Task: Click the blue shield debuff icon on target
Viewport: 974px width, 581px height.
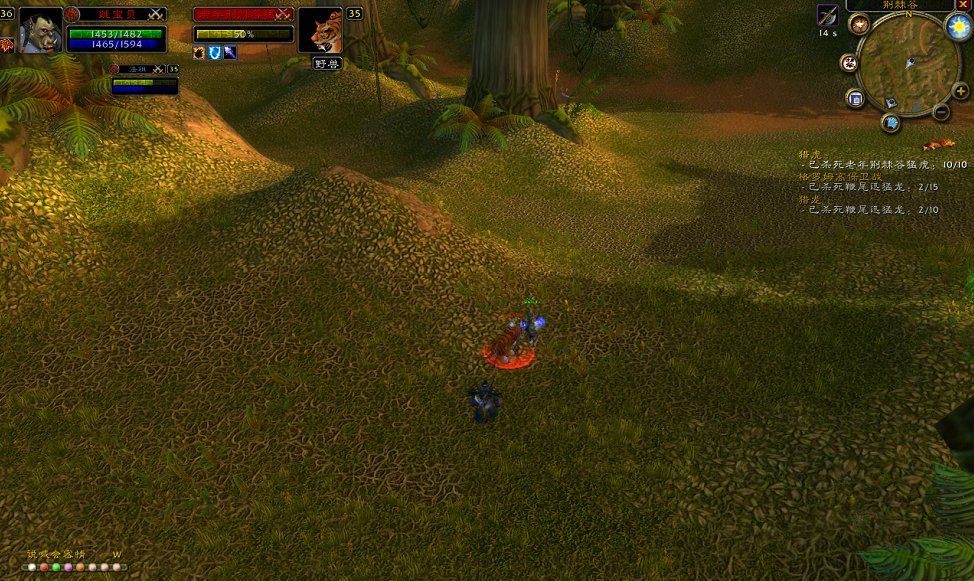Action: point(214,52)
